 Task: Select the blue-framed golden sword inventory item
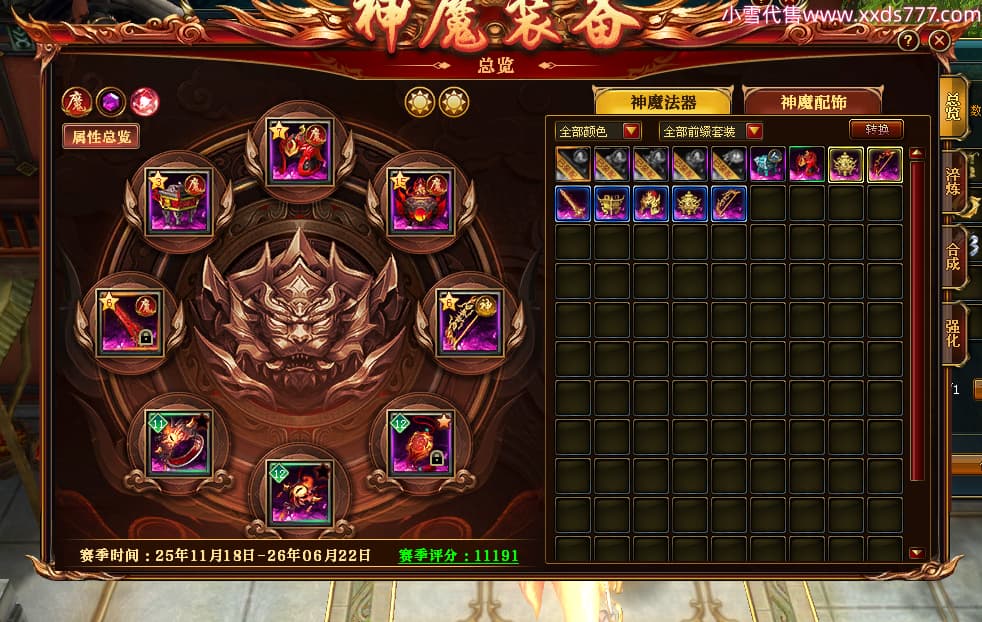[x=573, y=203]
